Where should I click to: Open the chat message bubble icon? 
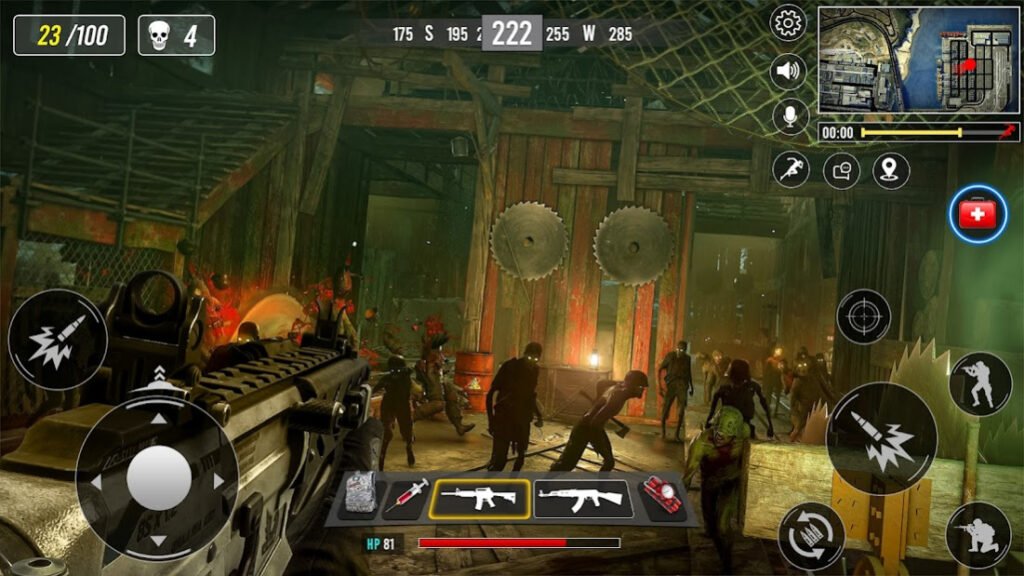(x=841, y=170)
